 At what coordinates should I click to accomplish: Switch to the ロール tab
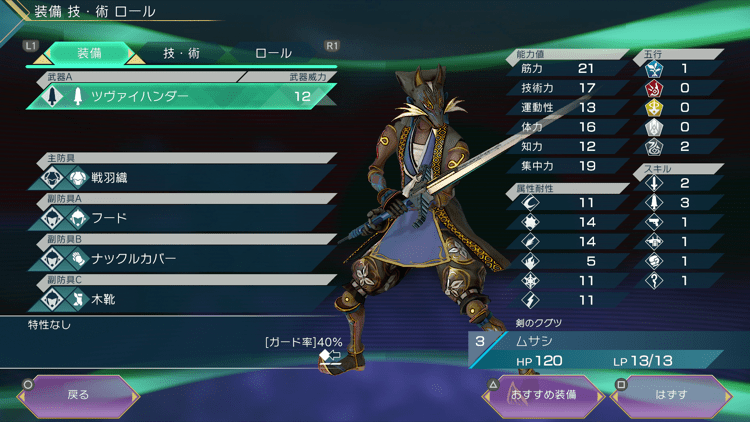pos(273,53)
